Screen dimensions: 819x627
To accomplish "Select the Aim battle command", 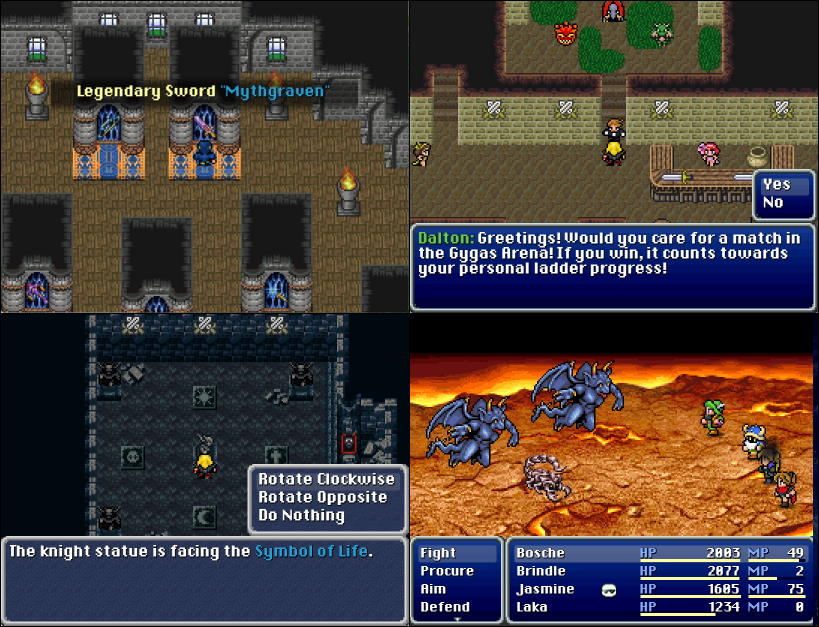I will pyautogui.click(x=433, y=589).
